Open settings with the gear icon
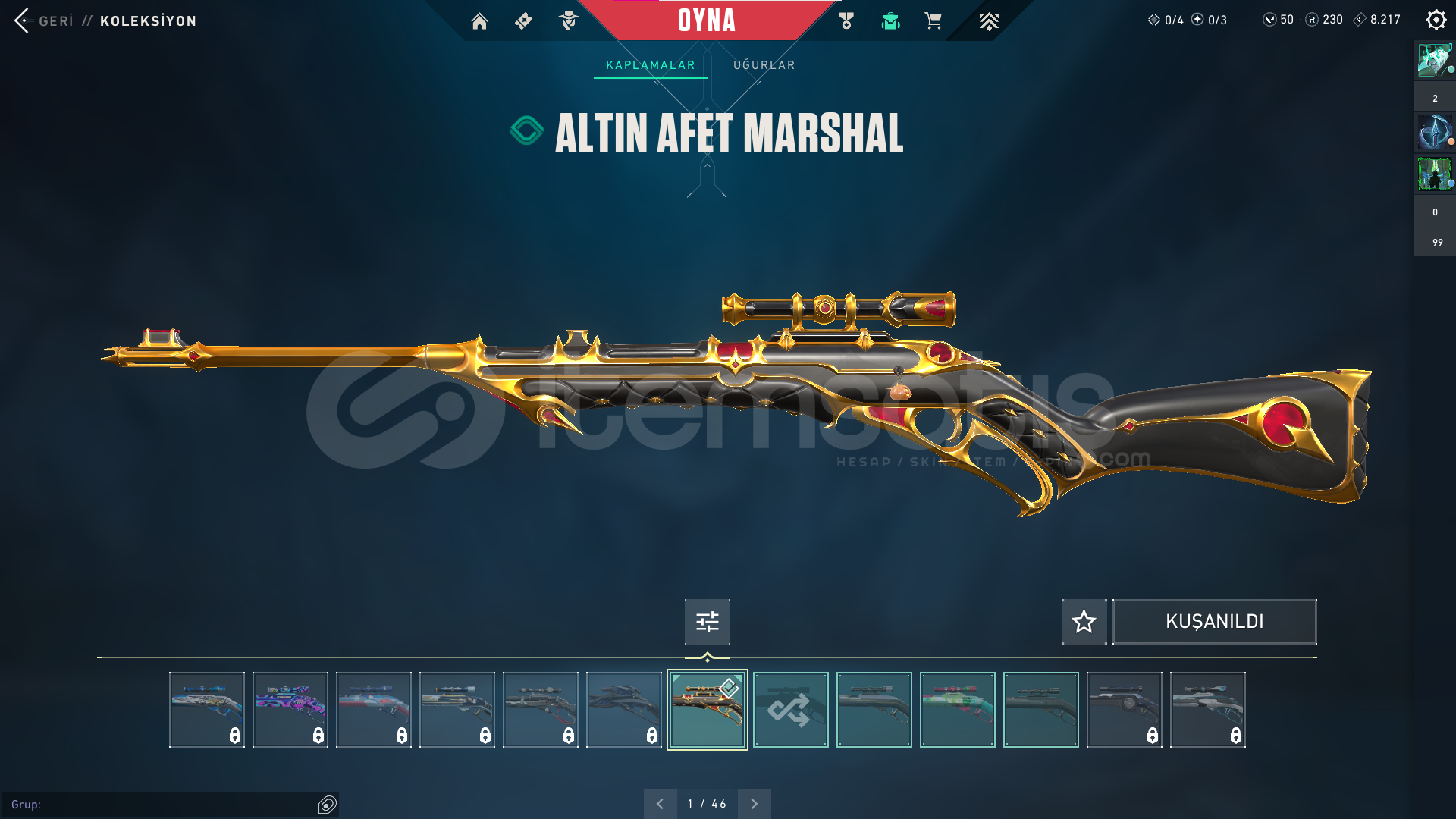The width and height of the screenshot is (1456, 819). (x=1436, y=20)
